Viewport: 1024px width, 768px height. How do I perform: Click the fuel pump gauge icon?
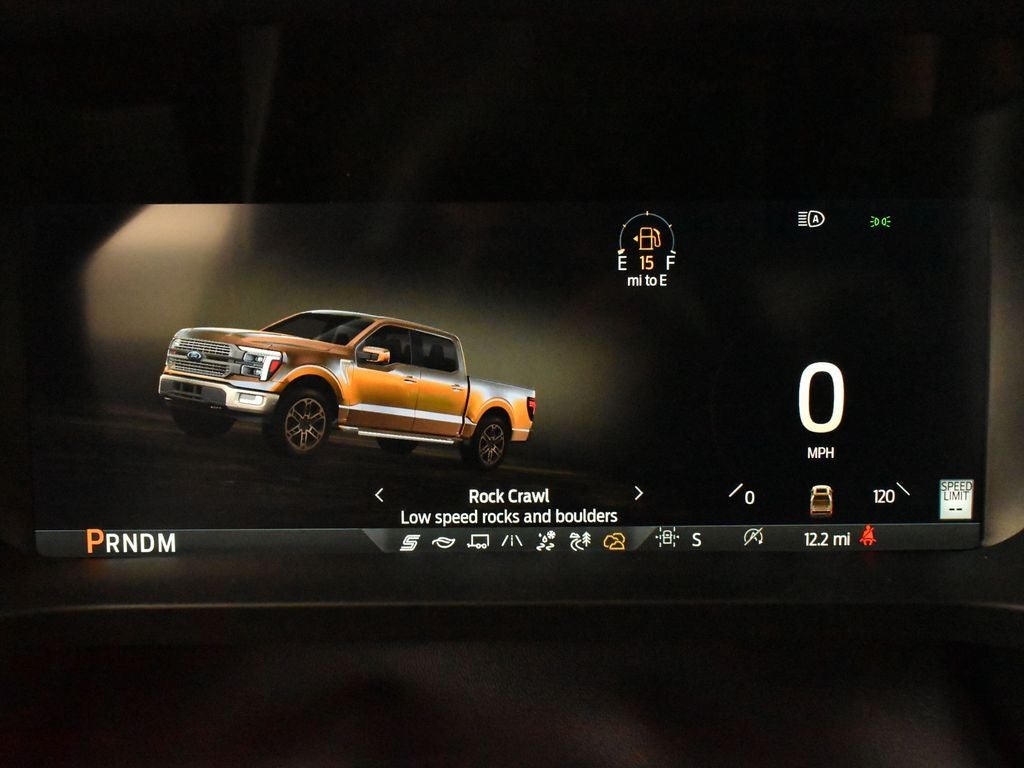649,238
